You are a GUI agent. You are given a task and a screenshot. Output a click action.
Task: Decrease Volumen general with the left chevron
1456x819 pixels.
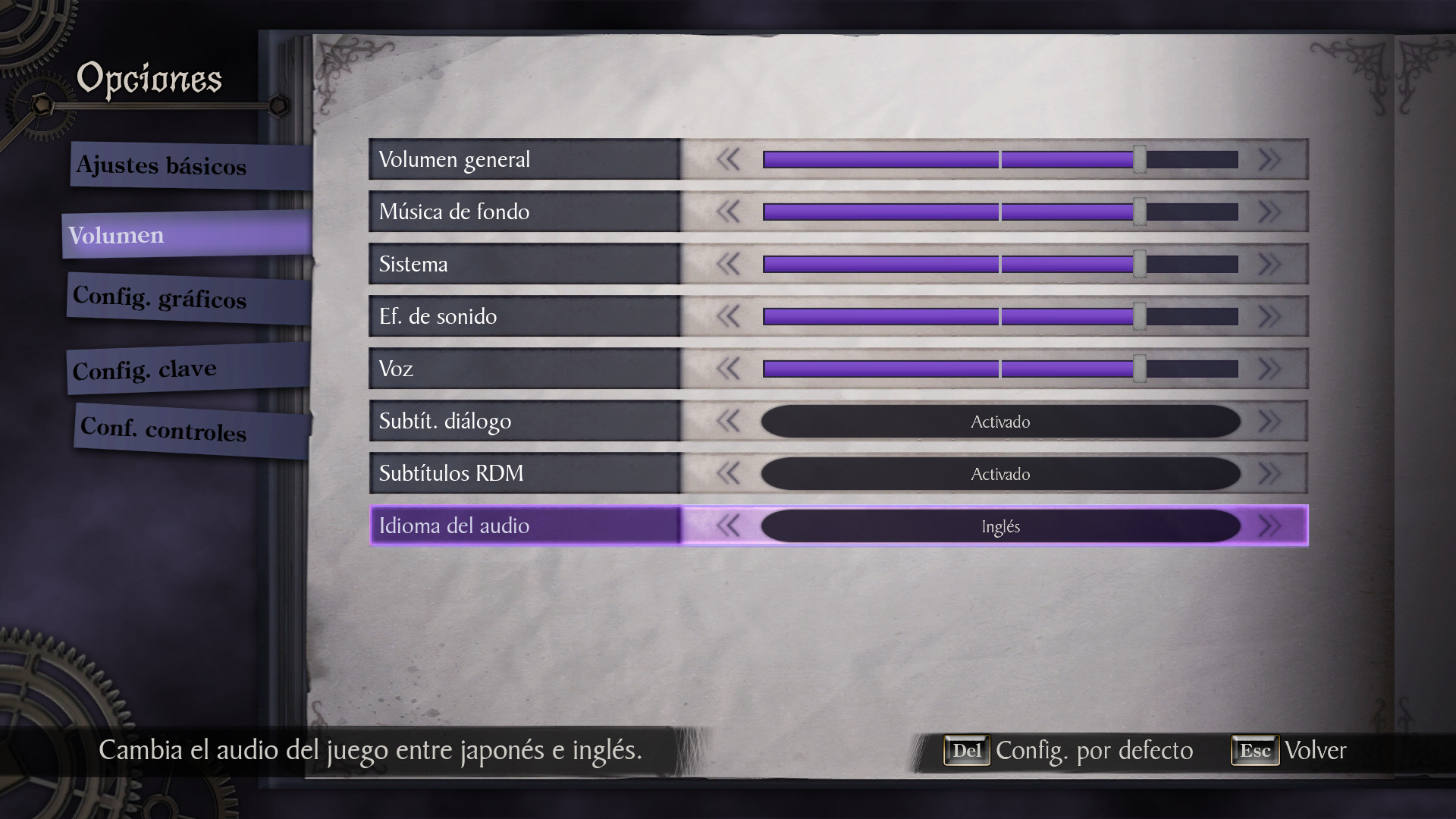(x=729, y=159)
